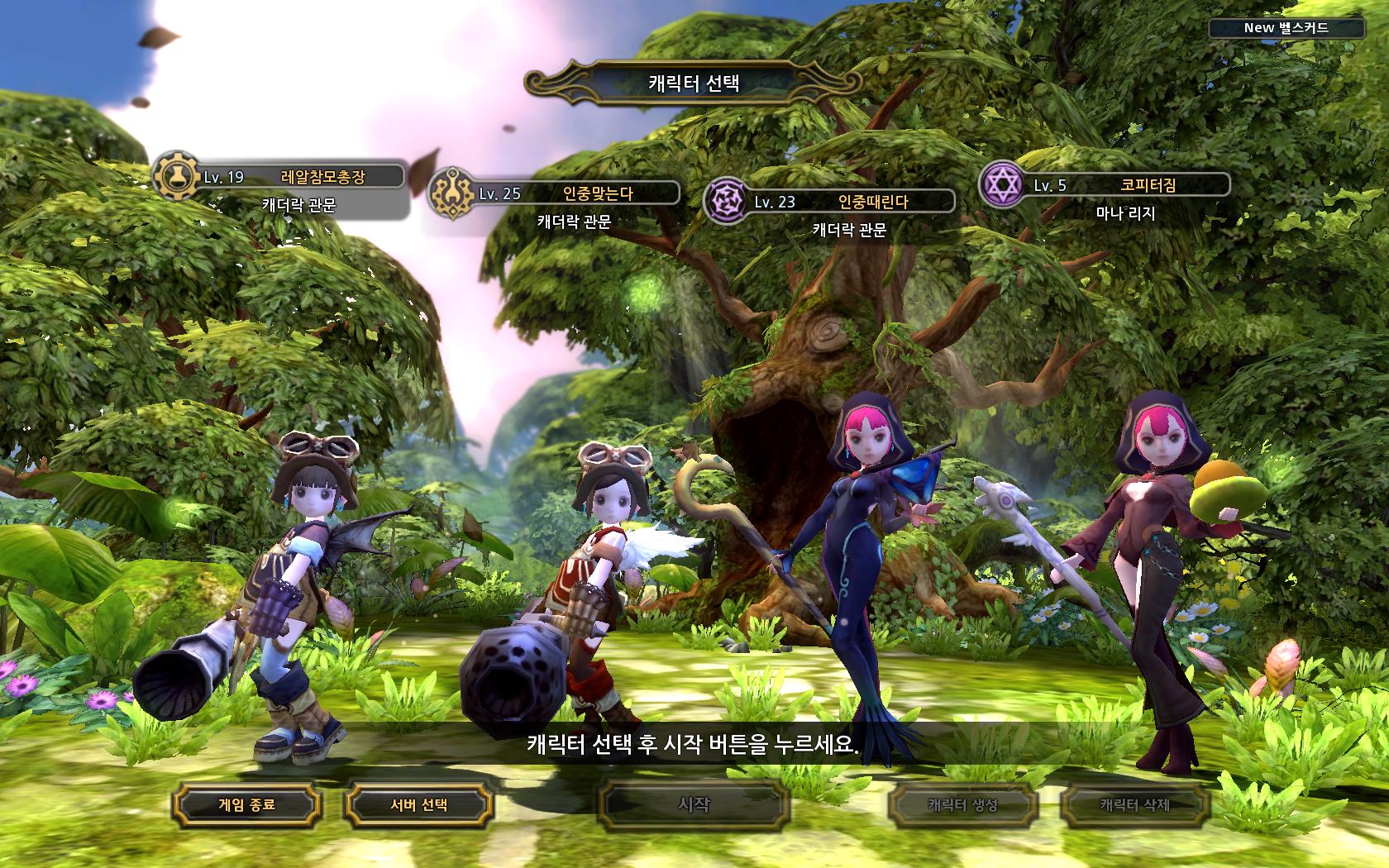The height and width of the screenshot is (868, 1389).
Task: Open the New 별스커드 button
Action: [1286, 28]
